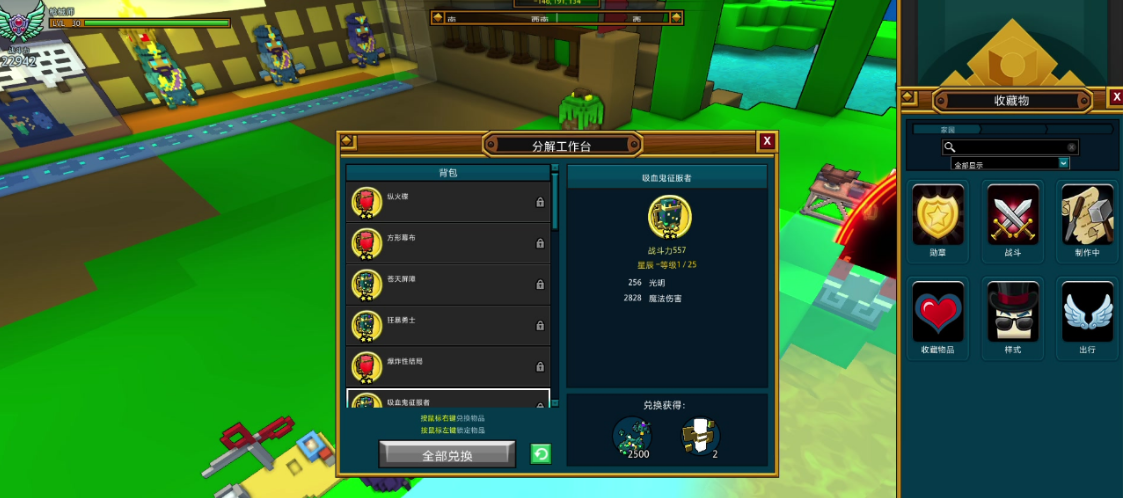Select the 爆炸性结局 item row
1123x498 pixels.
pyautogui.click(x=448, y=367)
